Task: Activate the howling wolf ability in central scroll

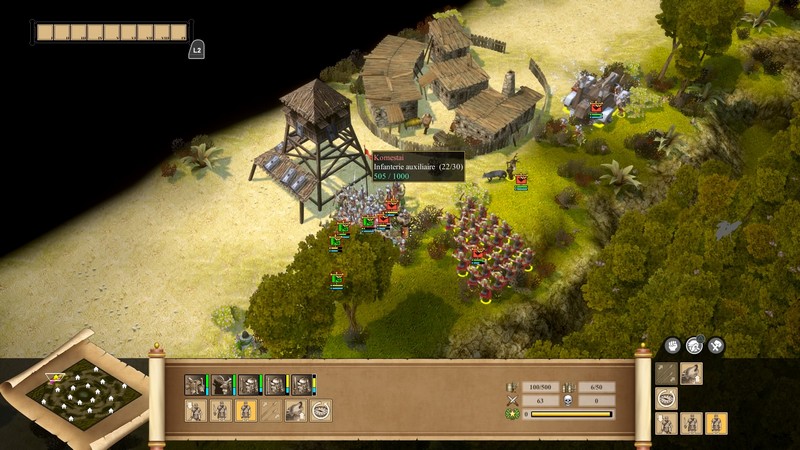Action: [x=296, y=410]
